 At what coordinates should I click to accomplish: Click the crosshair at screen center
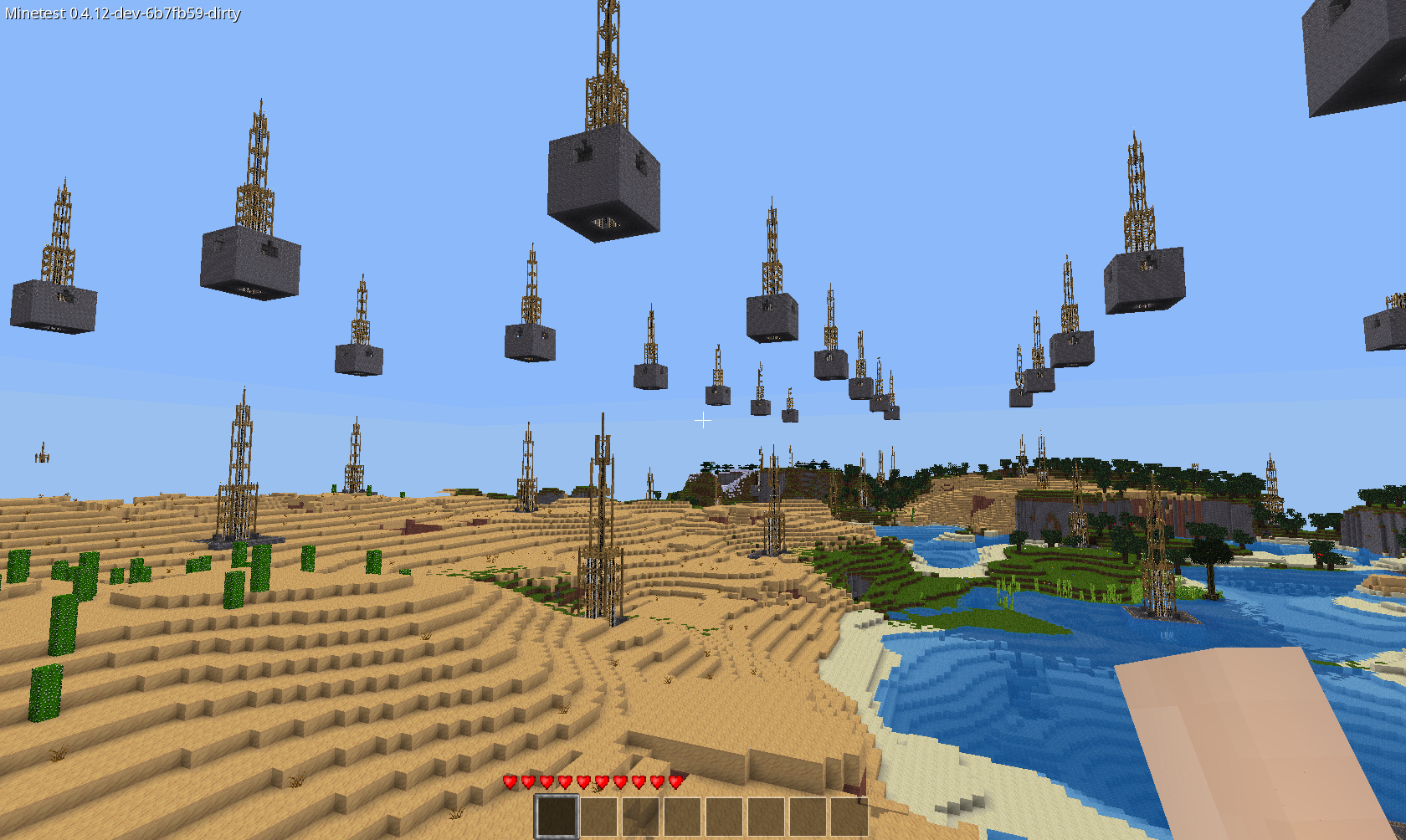(703, 420)
